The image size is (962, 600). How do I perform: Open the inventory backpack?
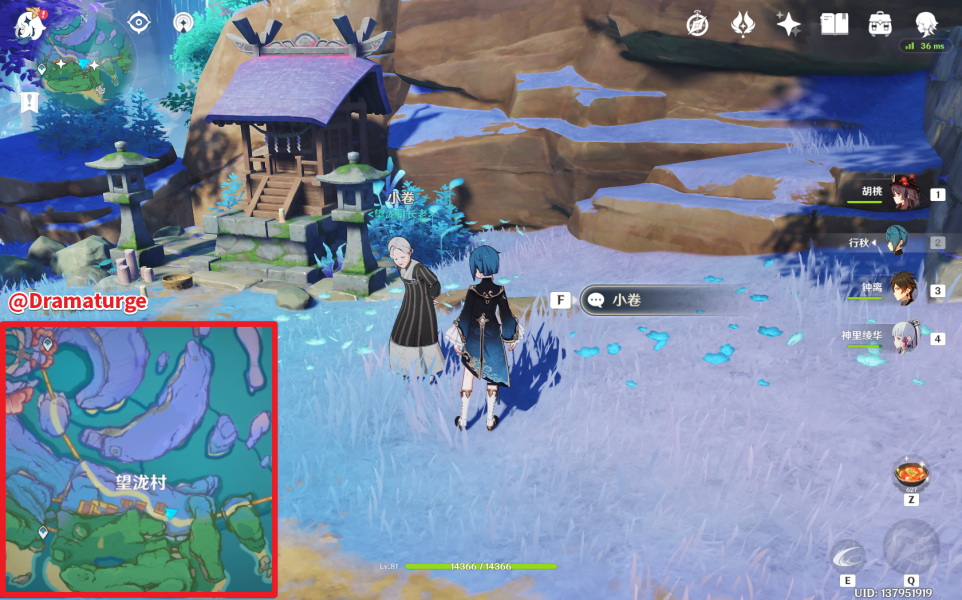click(880, 24)
